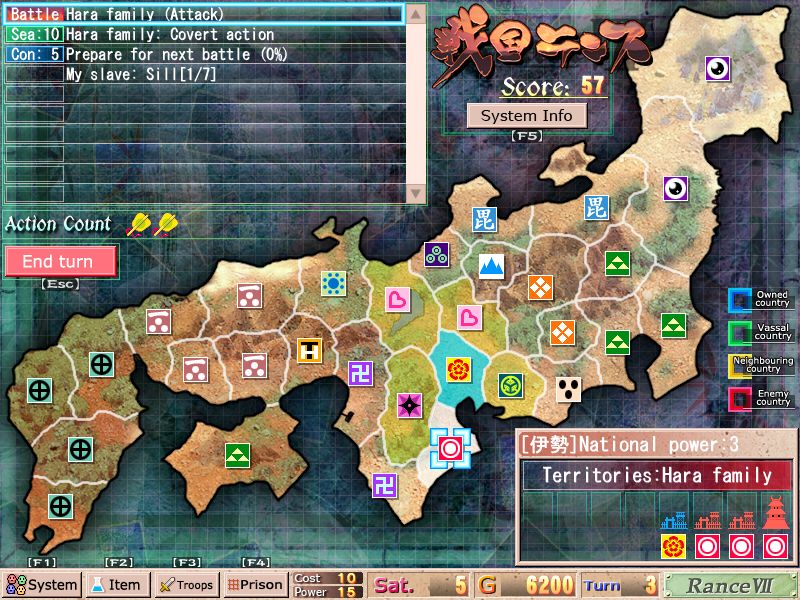Select the purple star crest territory

point(409,405)
